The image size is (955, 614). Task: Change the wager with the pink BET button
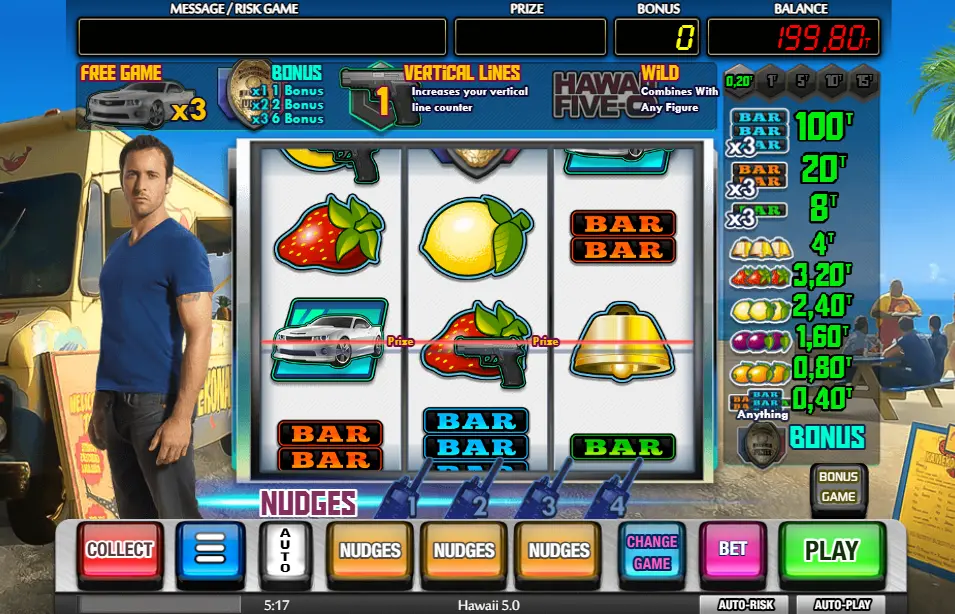(x=733, y=550)
